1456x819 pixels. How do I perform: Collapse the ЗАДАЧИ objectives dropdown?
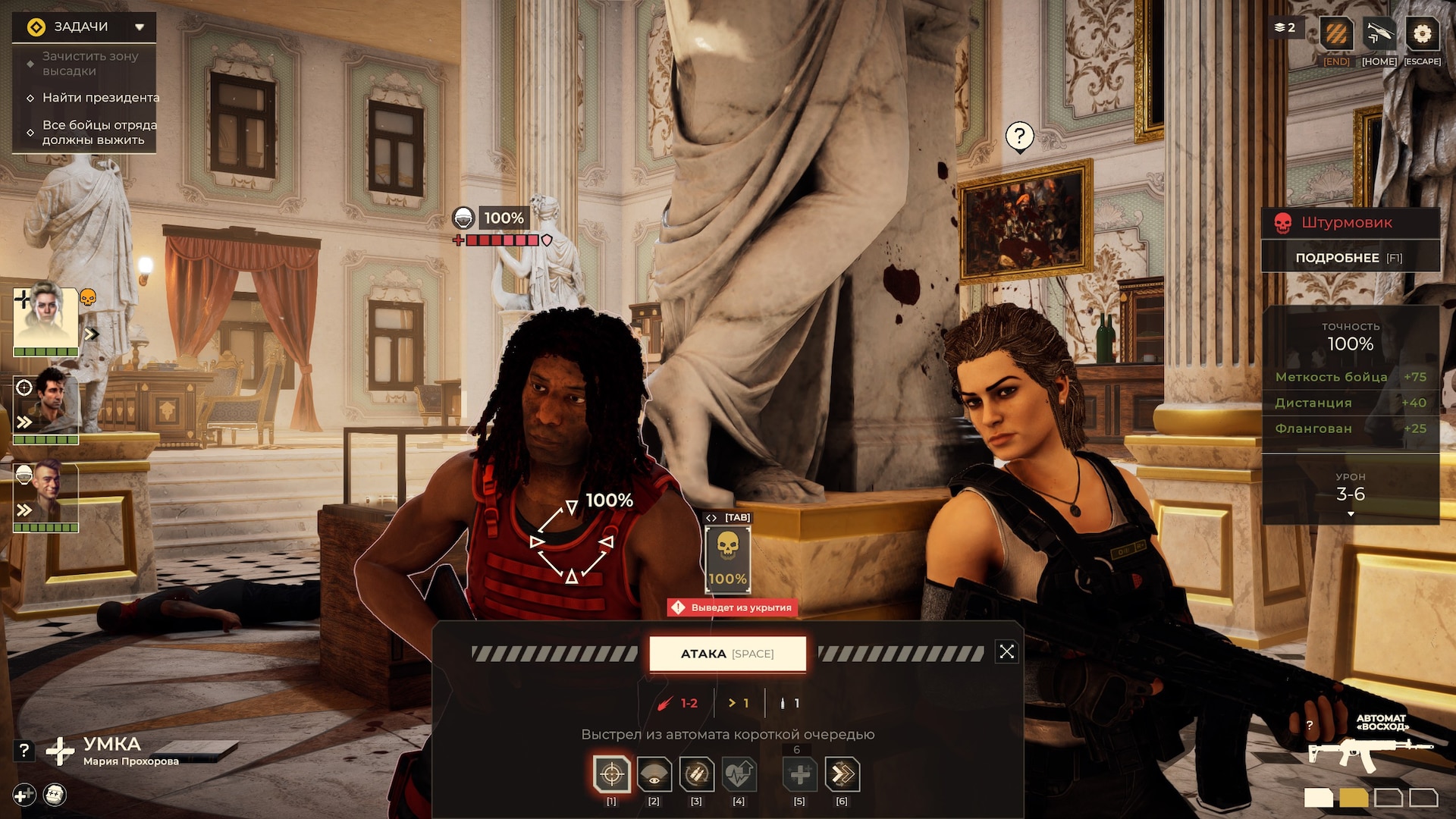(140, 27)
